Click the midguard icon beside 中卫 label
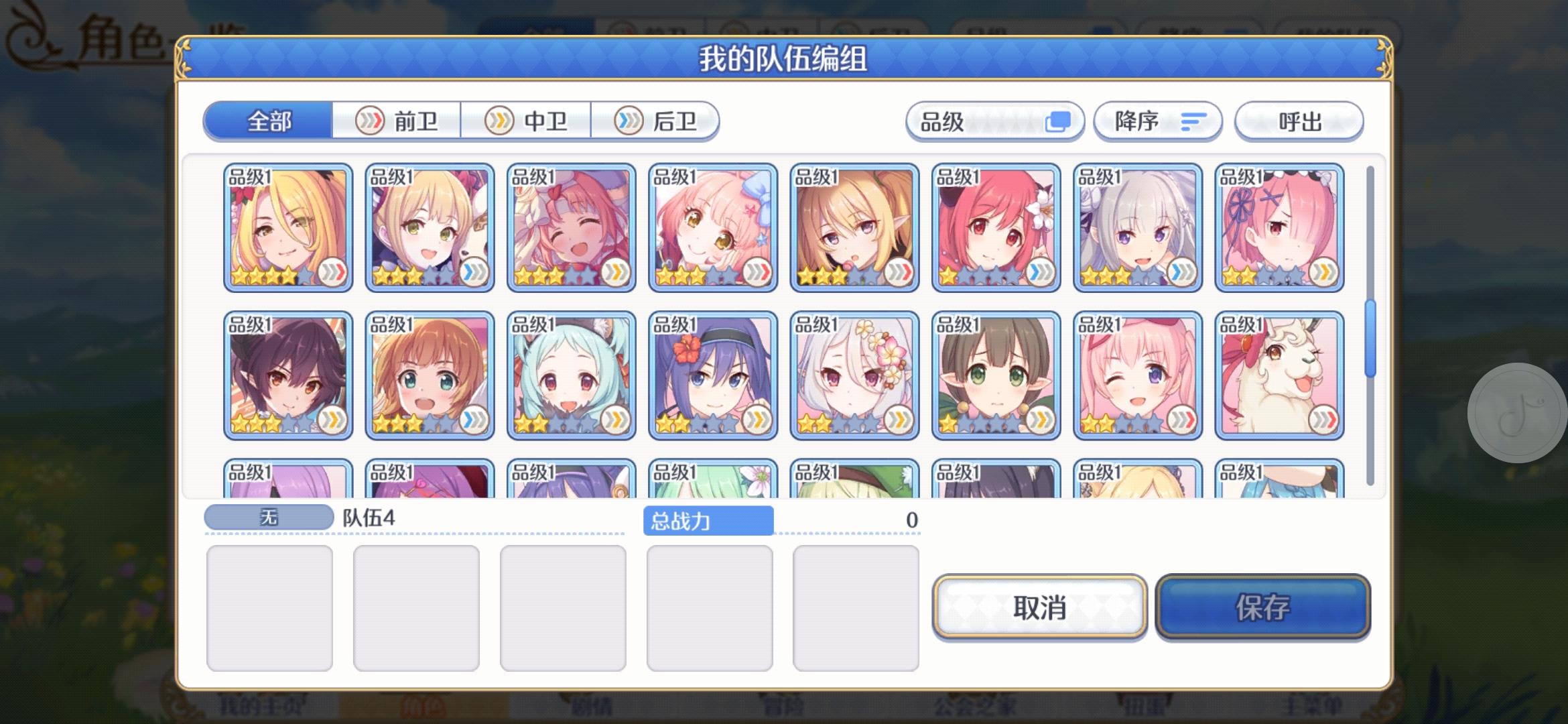The height and width of the screenshot is (724, 1568). pyautogui.click(x=499, y=121)
